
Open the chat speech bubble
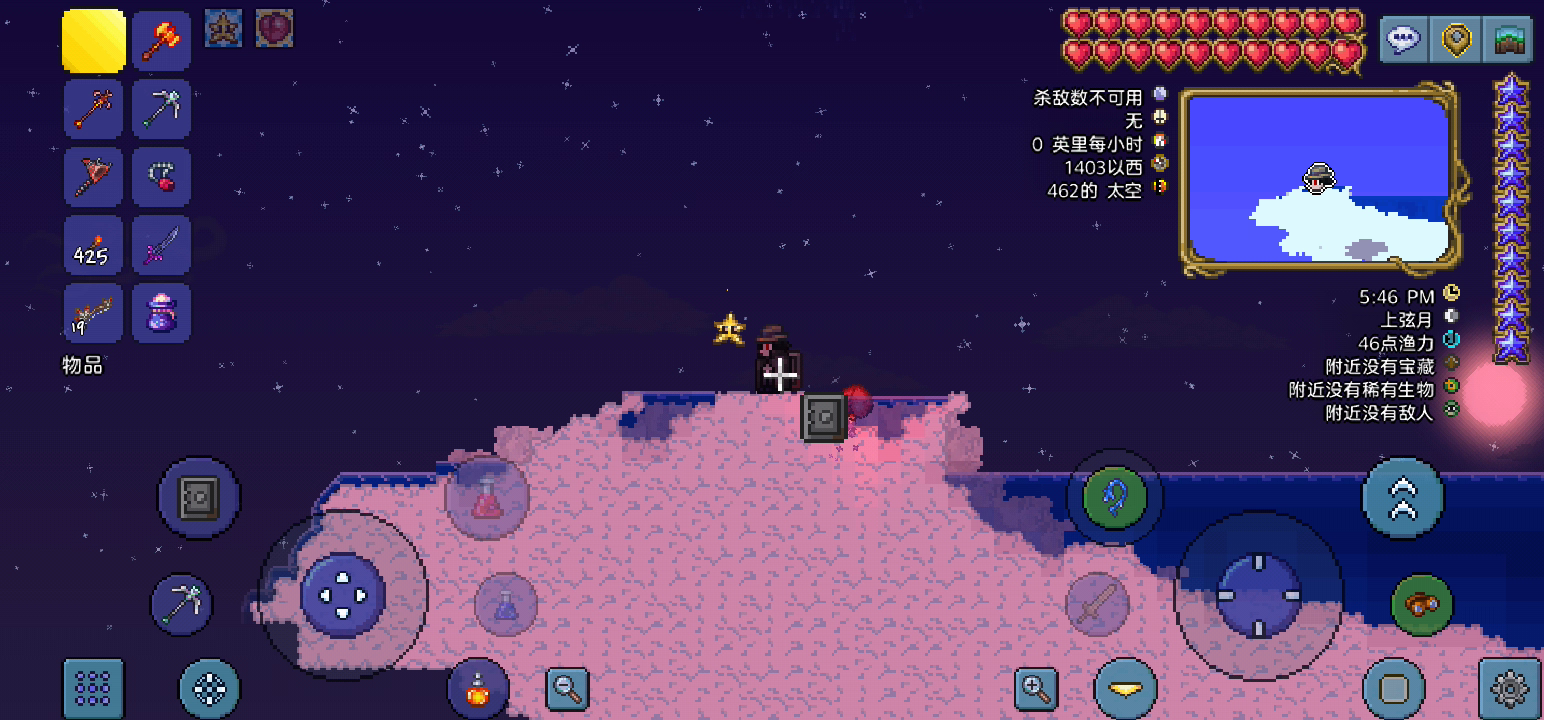coord(1404,40)
